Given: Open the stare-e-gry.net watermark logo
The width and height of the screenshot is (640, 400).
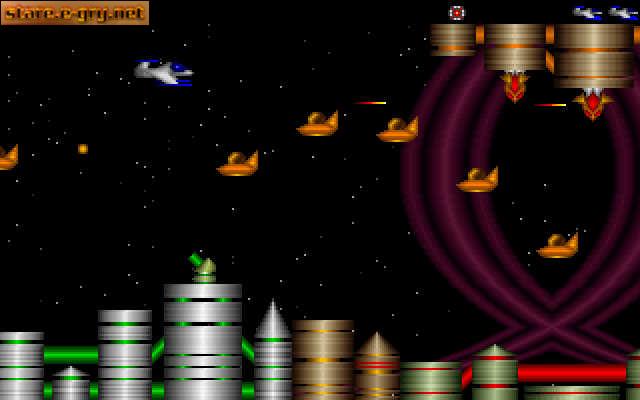Looking at the screenshot, I should 74,13.
